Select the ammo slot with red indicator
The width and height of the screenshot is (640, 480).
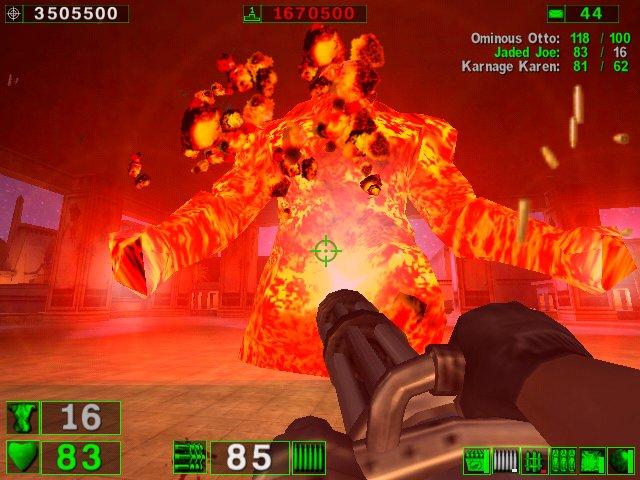[534, 461]
